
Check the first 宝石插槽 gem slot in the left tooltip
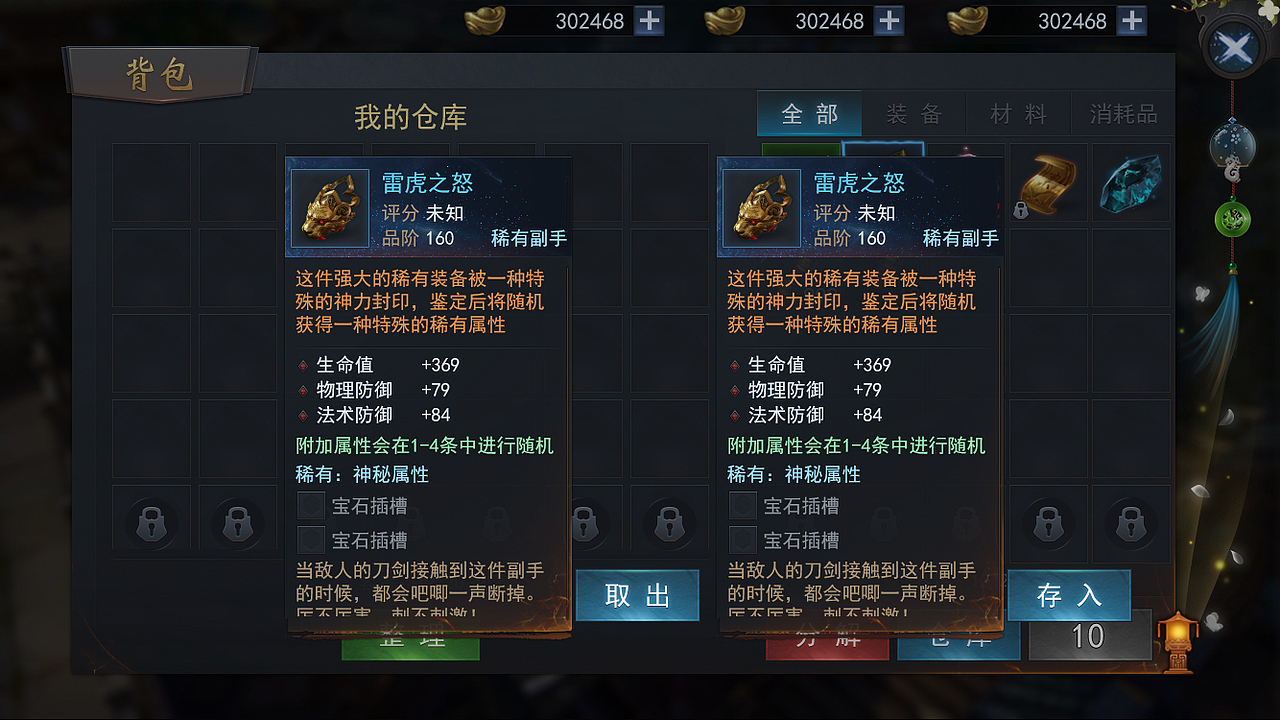(311, 505)
